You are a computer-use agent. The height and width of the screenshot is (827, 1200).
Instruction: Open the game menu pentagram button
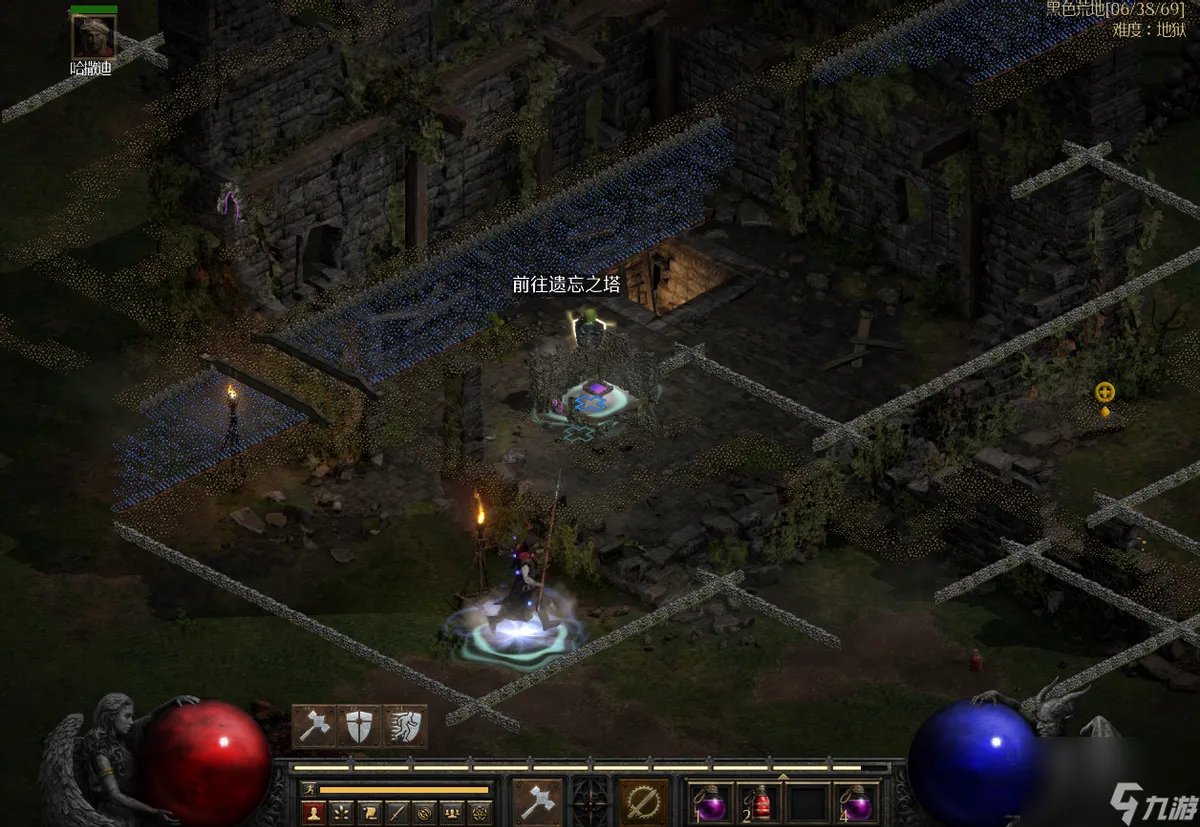[481, 813]
